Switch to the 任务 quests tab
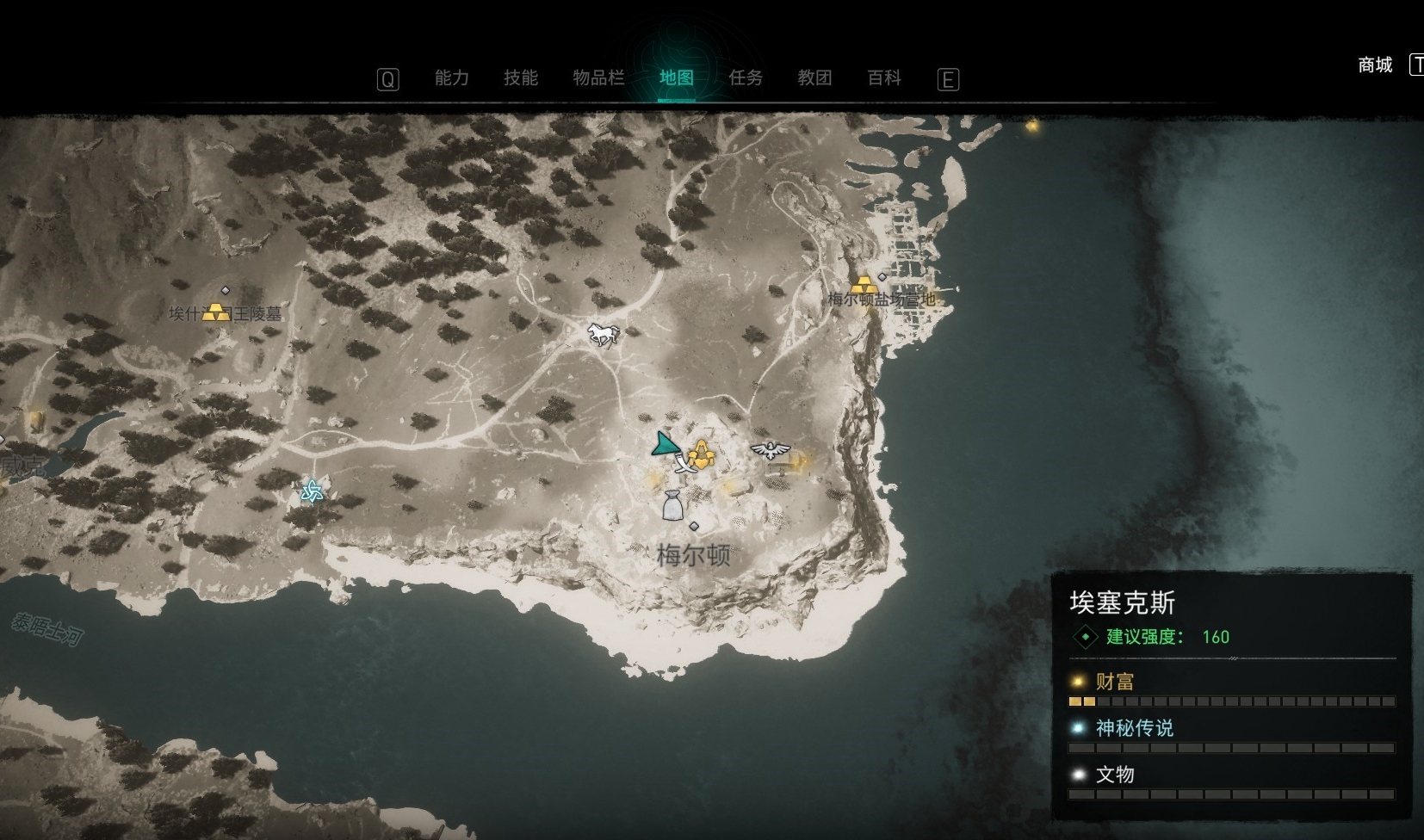The image size is (1424, 840). 746,78
